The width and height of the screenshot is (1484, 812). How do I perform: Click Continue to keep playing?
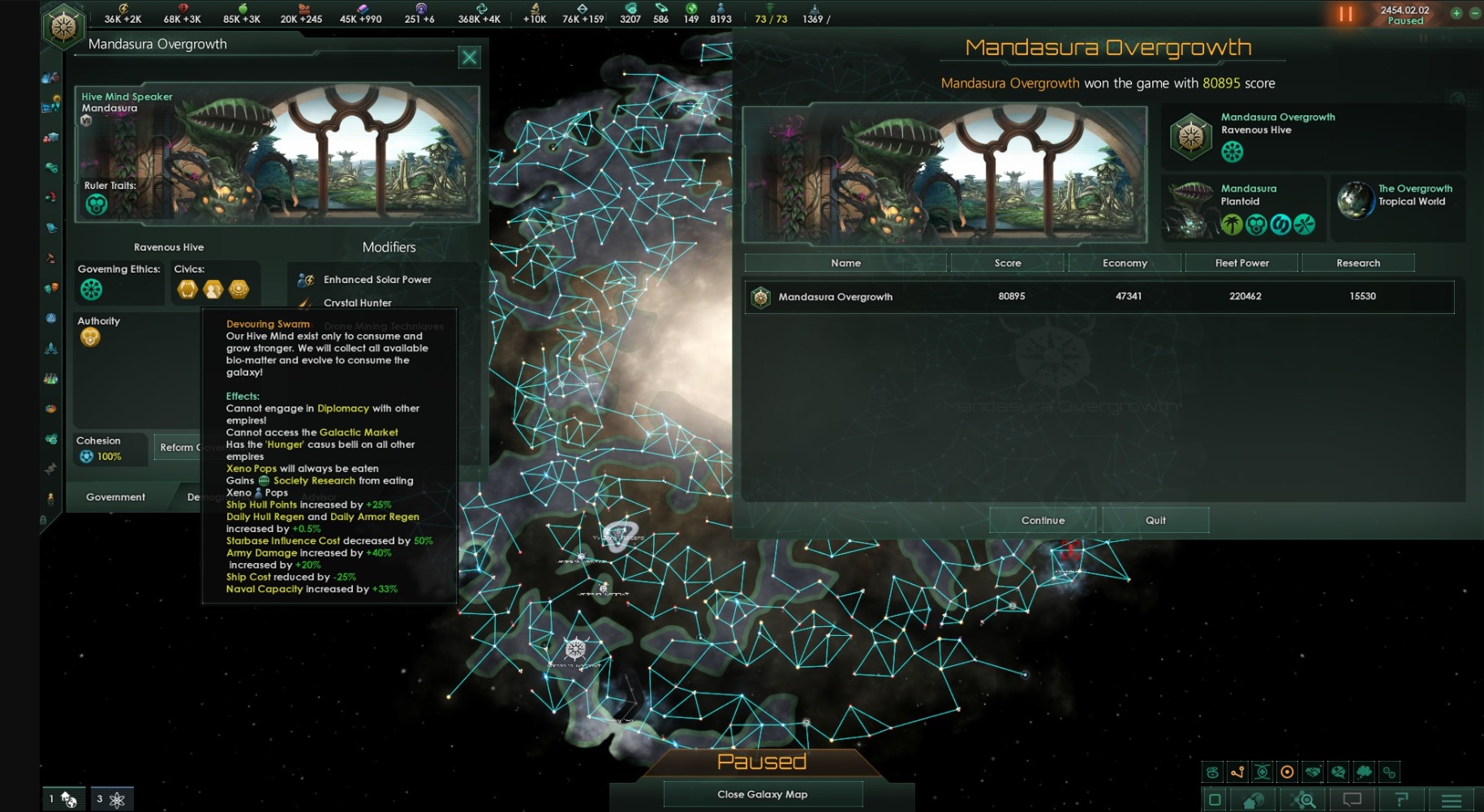coord(1043,519)
